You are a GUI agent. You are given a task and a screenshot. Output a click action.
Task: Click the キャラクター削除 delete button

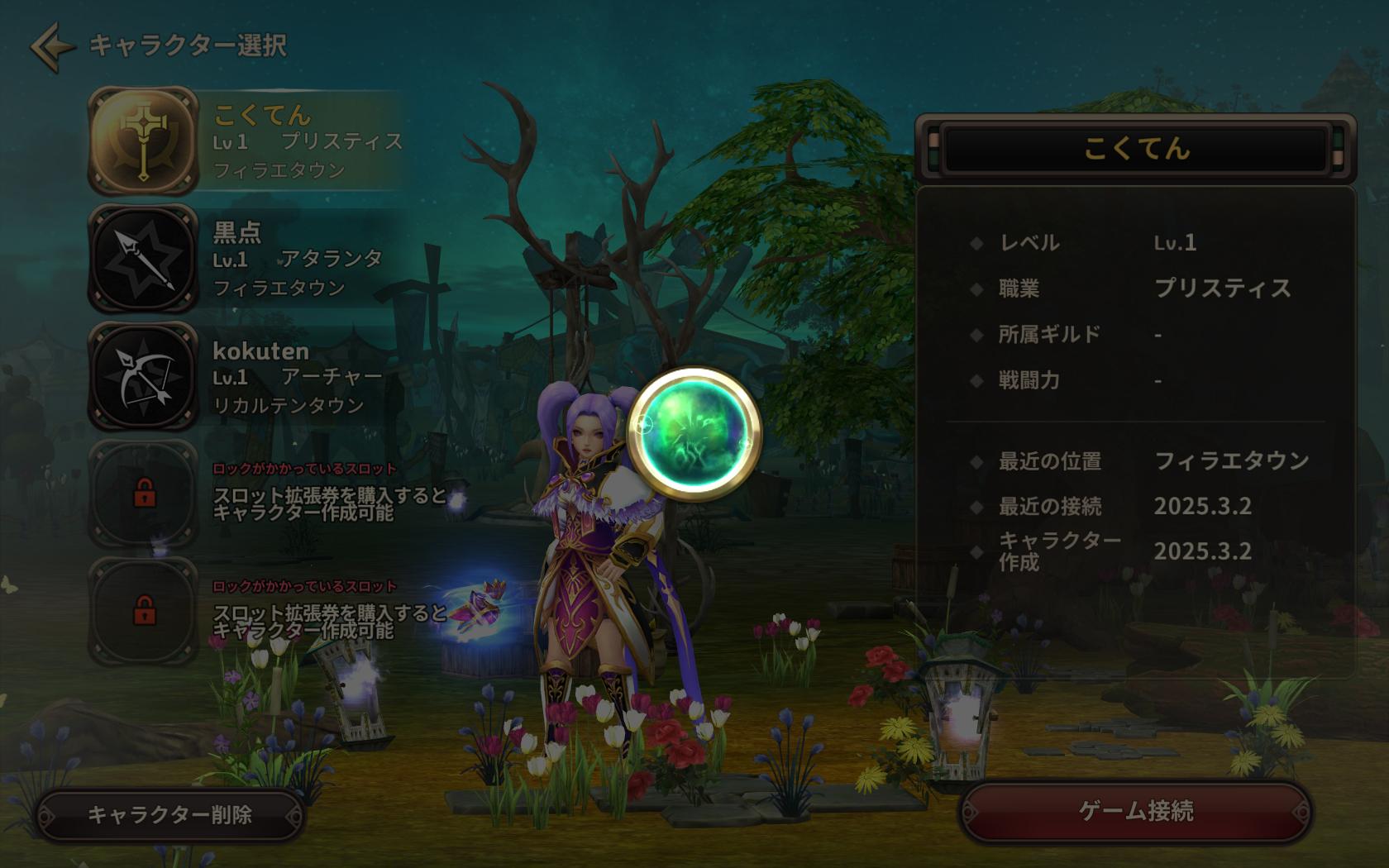pos(170,815)
